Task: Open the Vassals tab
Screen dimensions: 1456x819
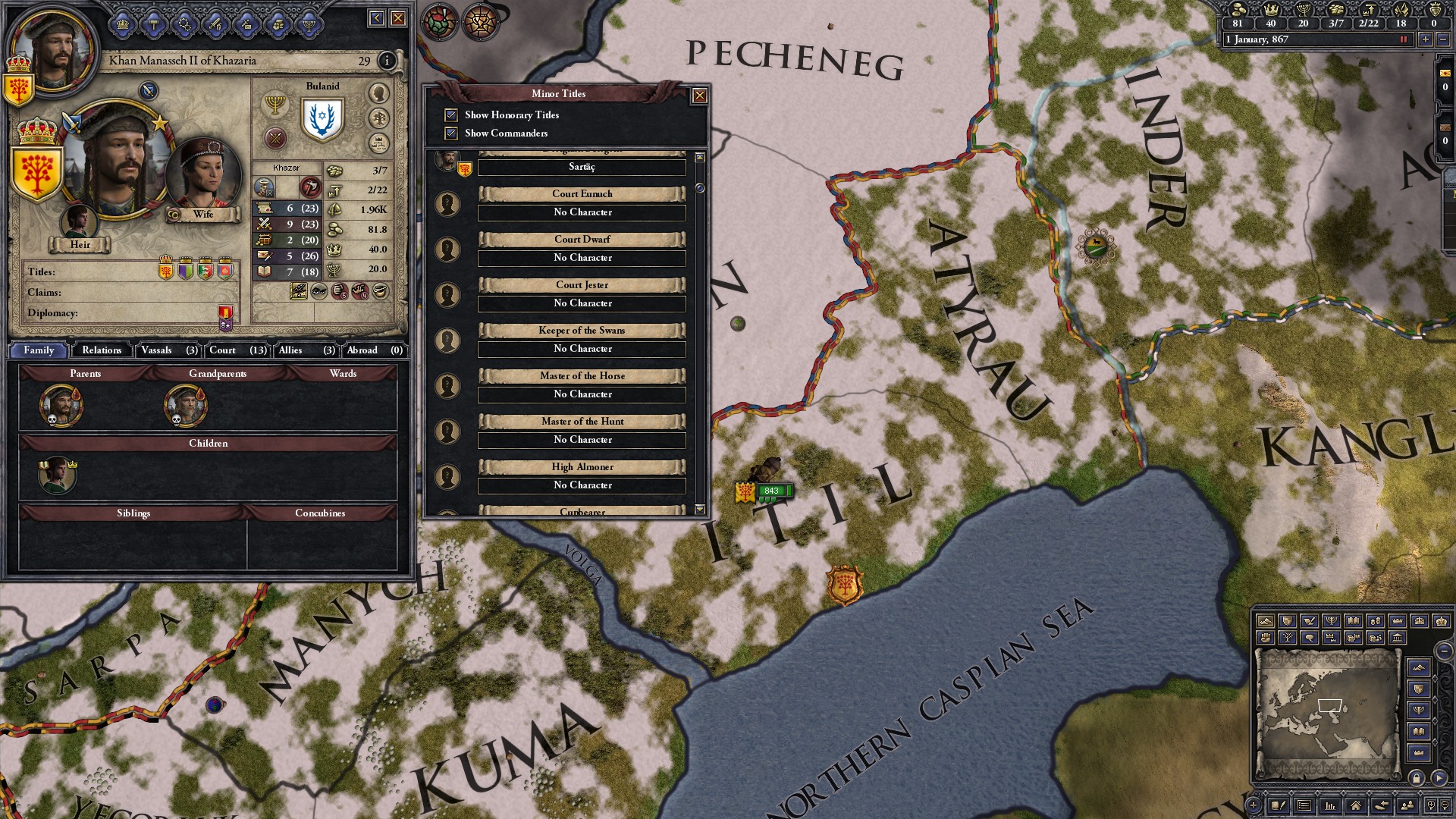Action: [x=168, y=350]
